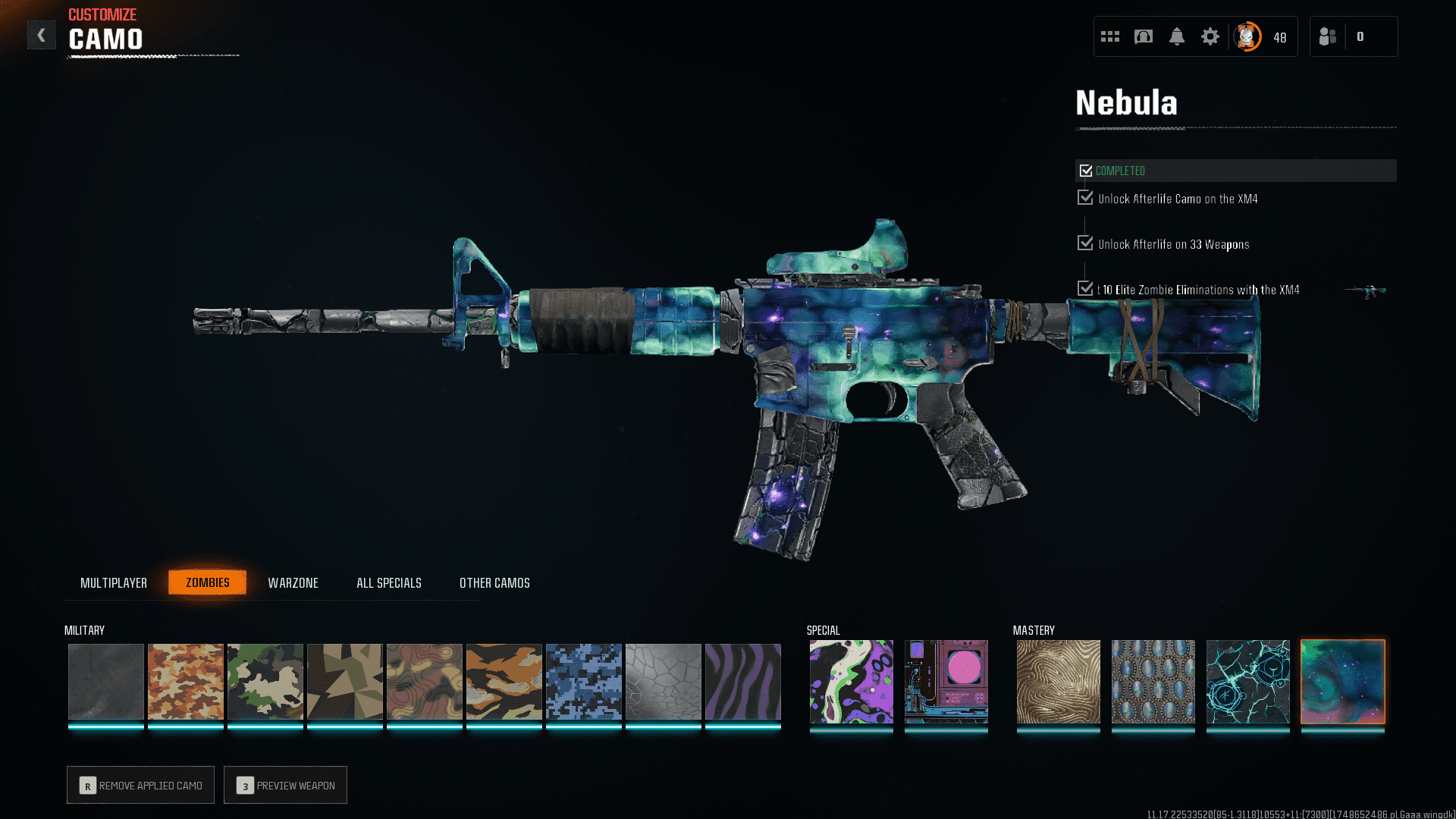Select the blue digital camo in Military row
This screenshot has height=819, width=1456.
coord(583,681)
